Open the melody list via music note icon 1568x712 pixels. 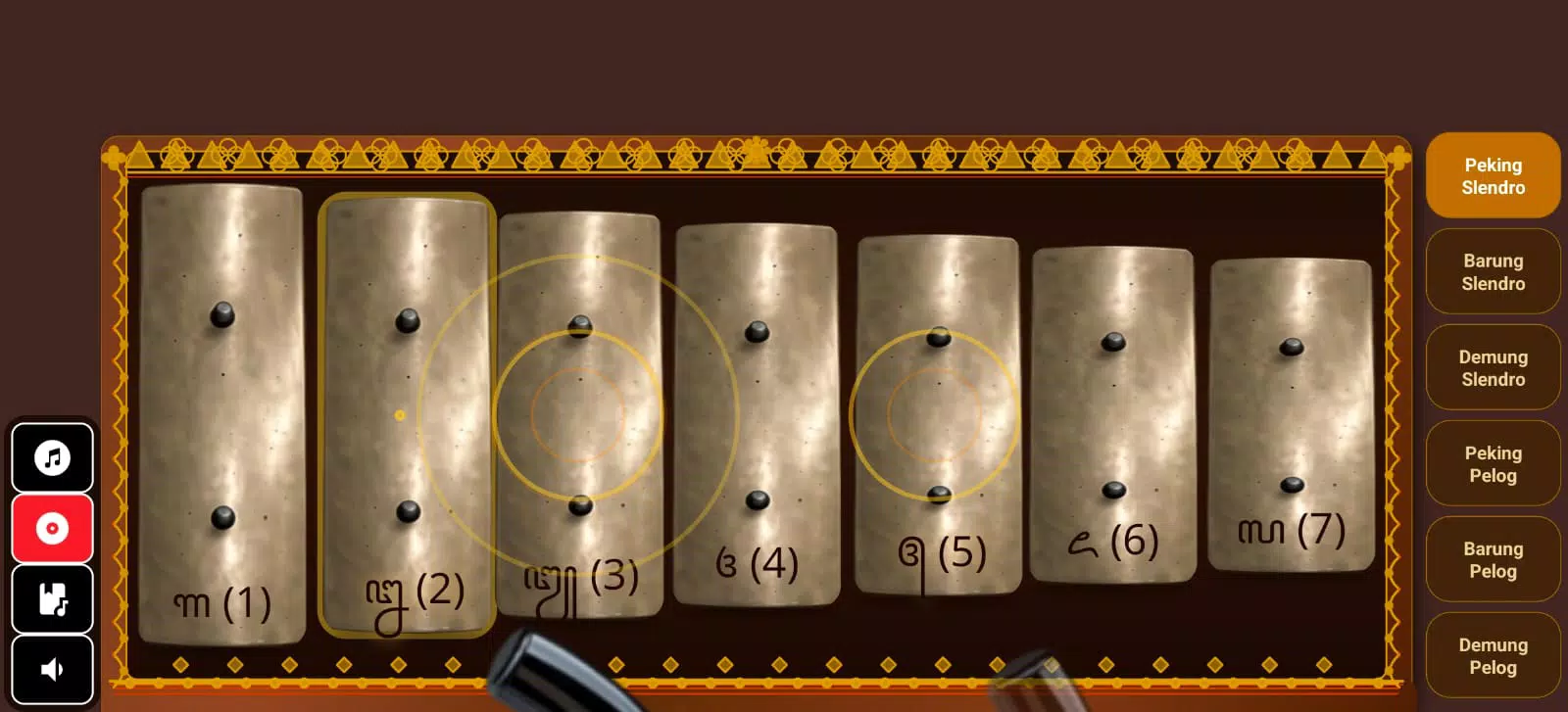(52, 457)
